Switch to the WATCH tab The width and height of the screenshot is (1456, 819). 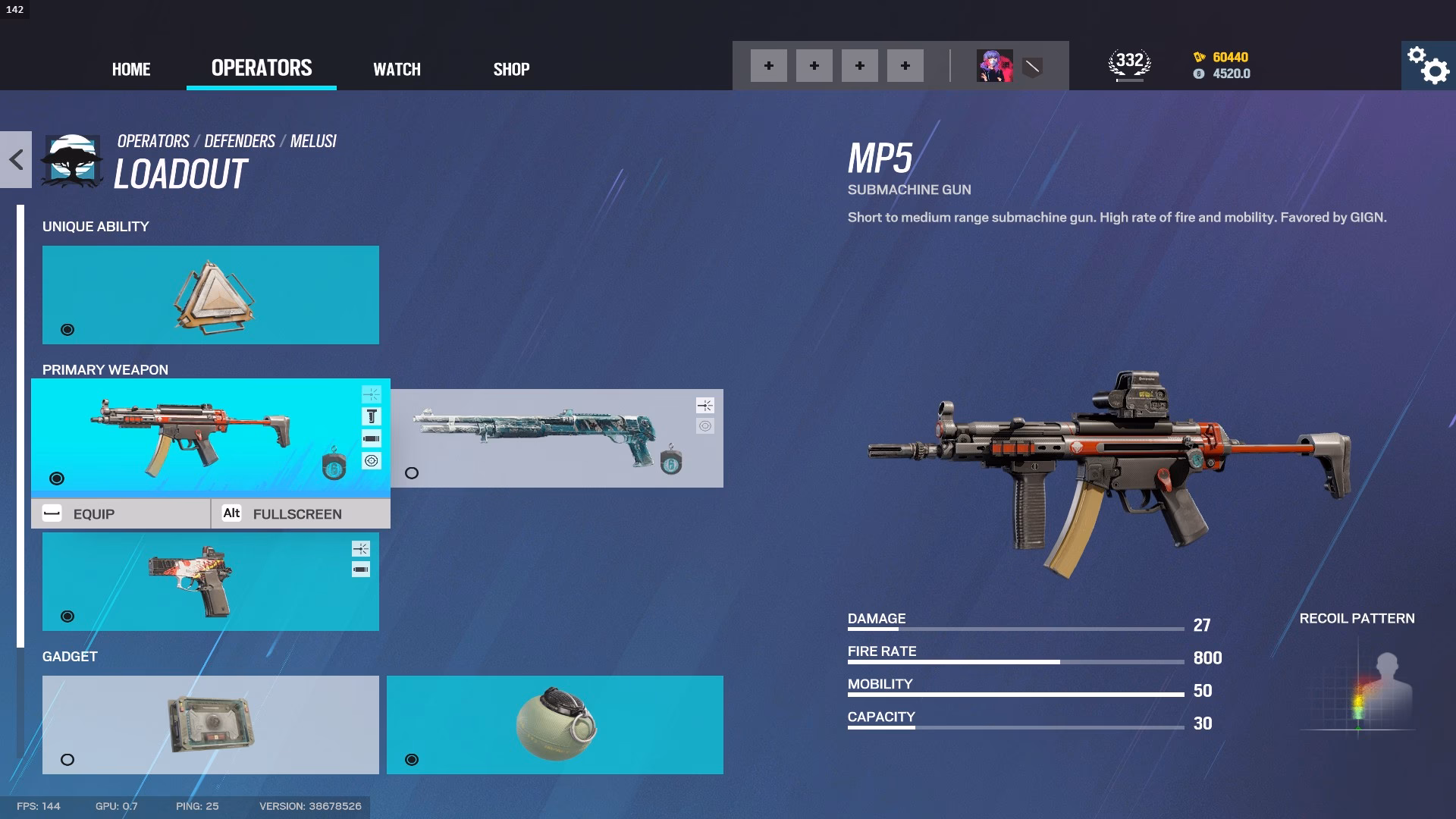[396, 69]
